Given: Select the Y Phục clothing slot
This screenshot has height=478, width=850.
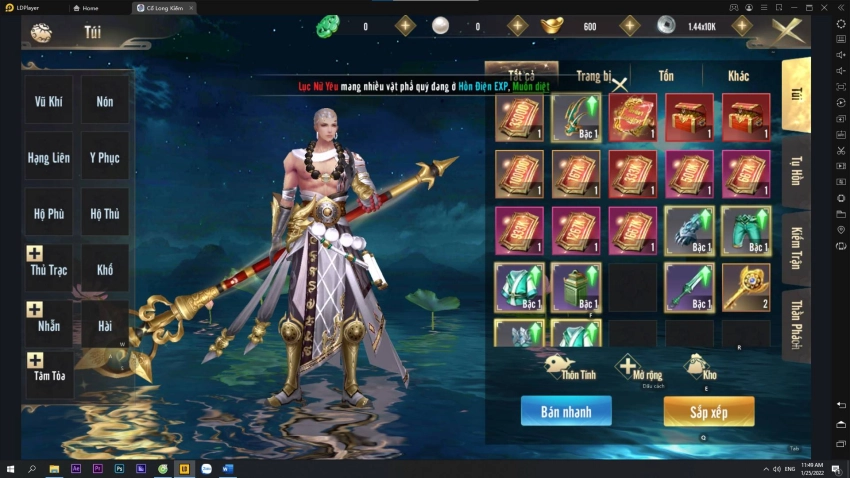Looking at the screenshot, I should point(105,157).
